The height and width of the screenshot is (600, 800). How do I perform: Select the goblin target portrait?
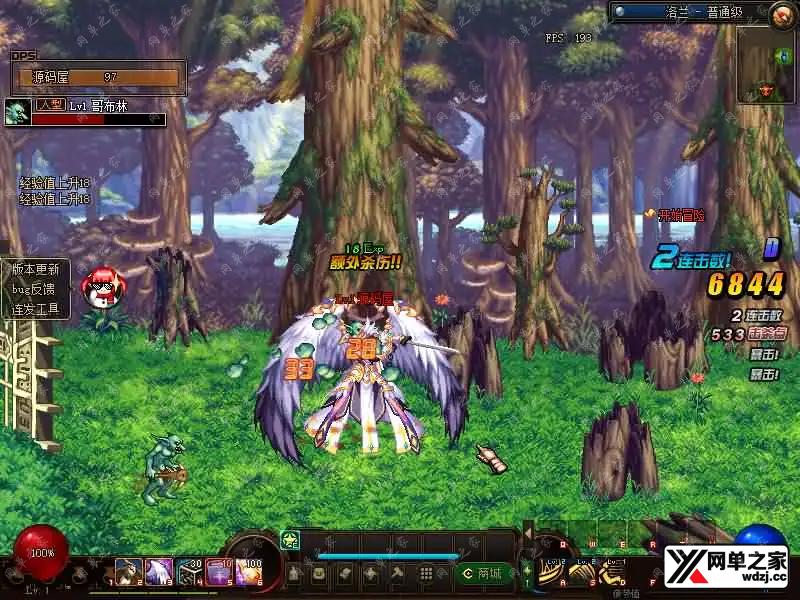[x=17, y=111]
